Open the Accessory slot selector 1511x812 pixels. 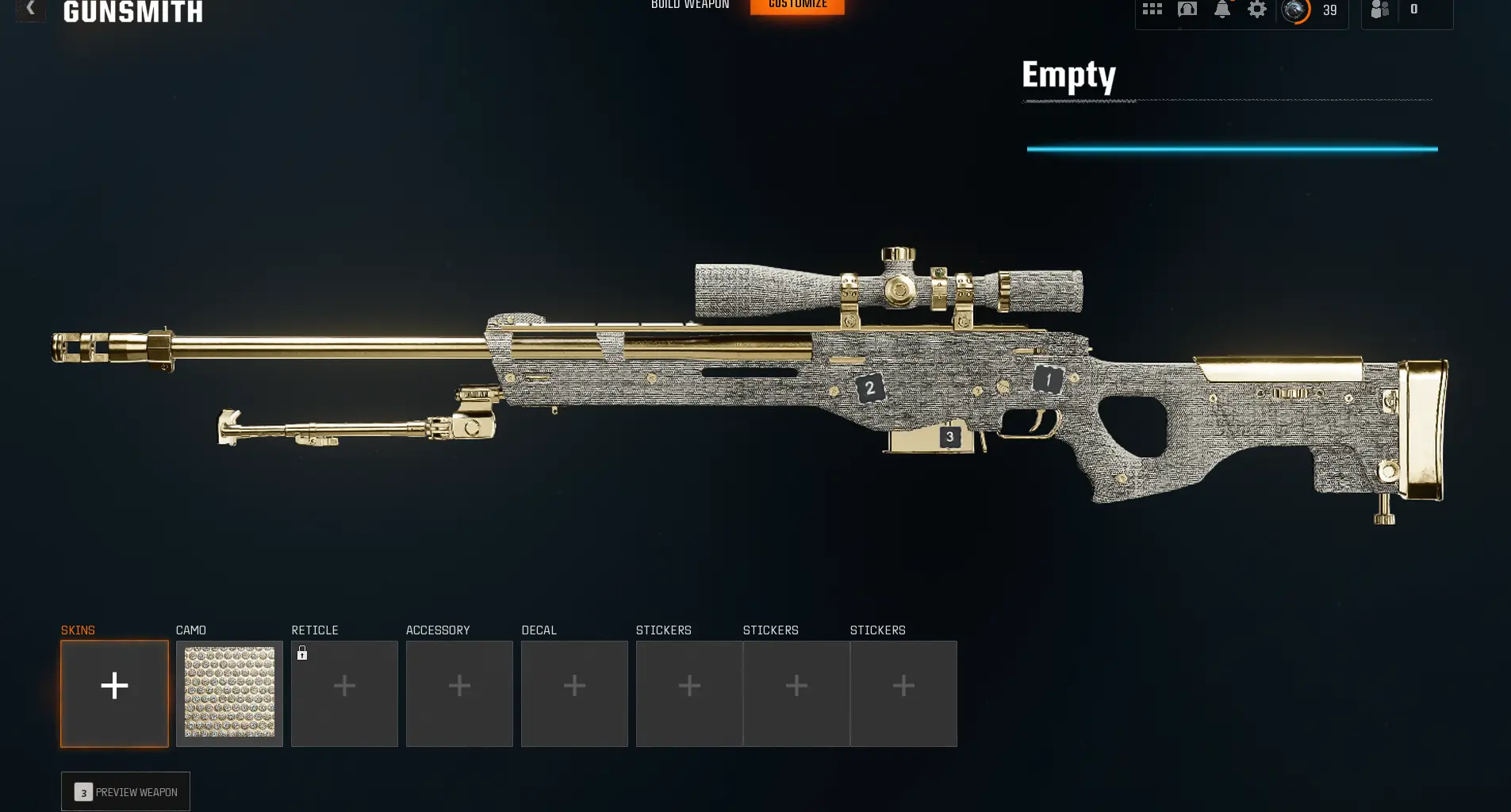point(459,694)
